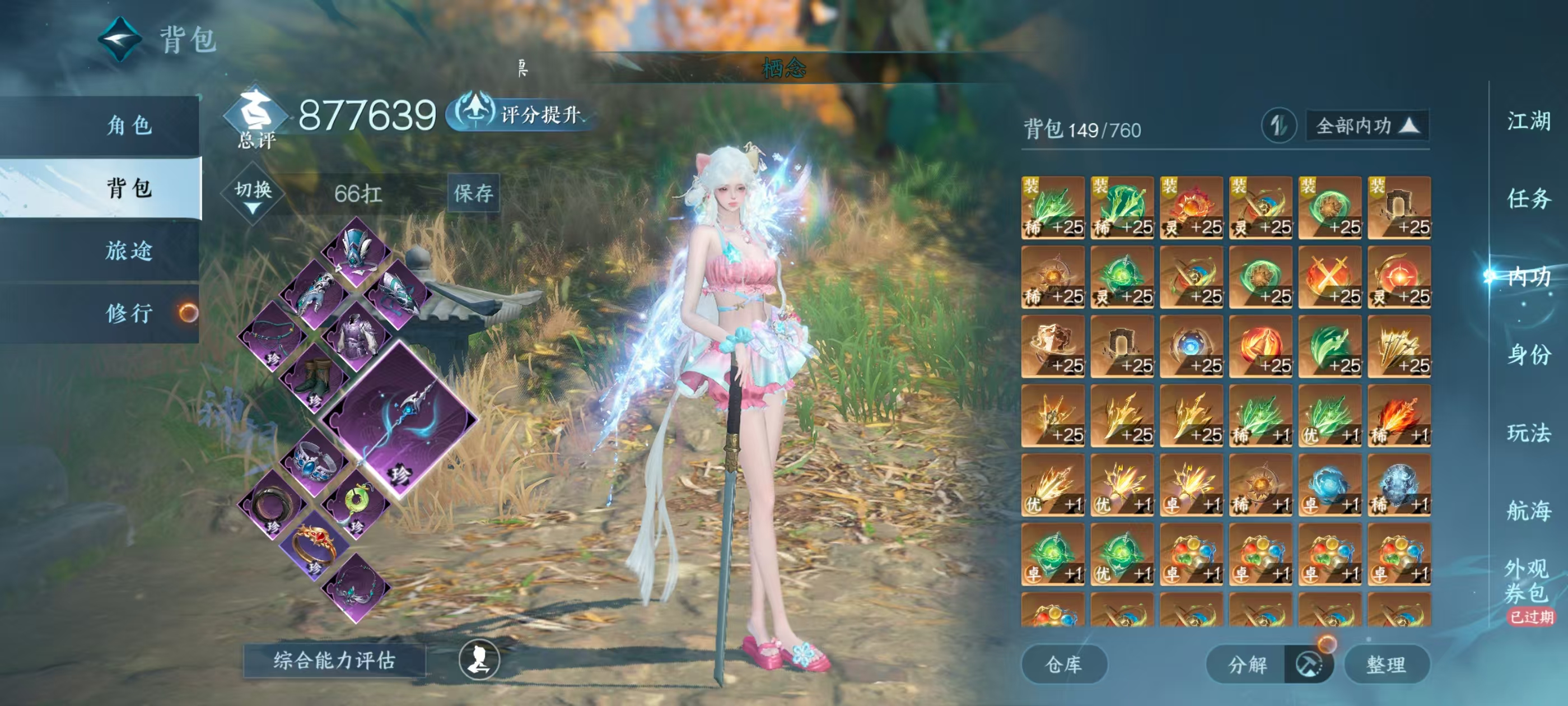Open the 任务 category

click(x=1528, y=198)
